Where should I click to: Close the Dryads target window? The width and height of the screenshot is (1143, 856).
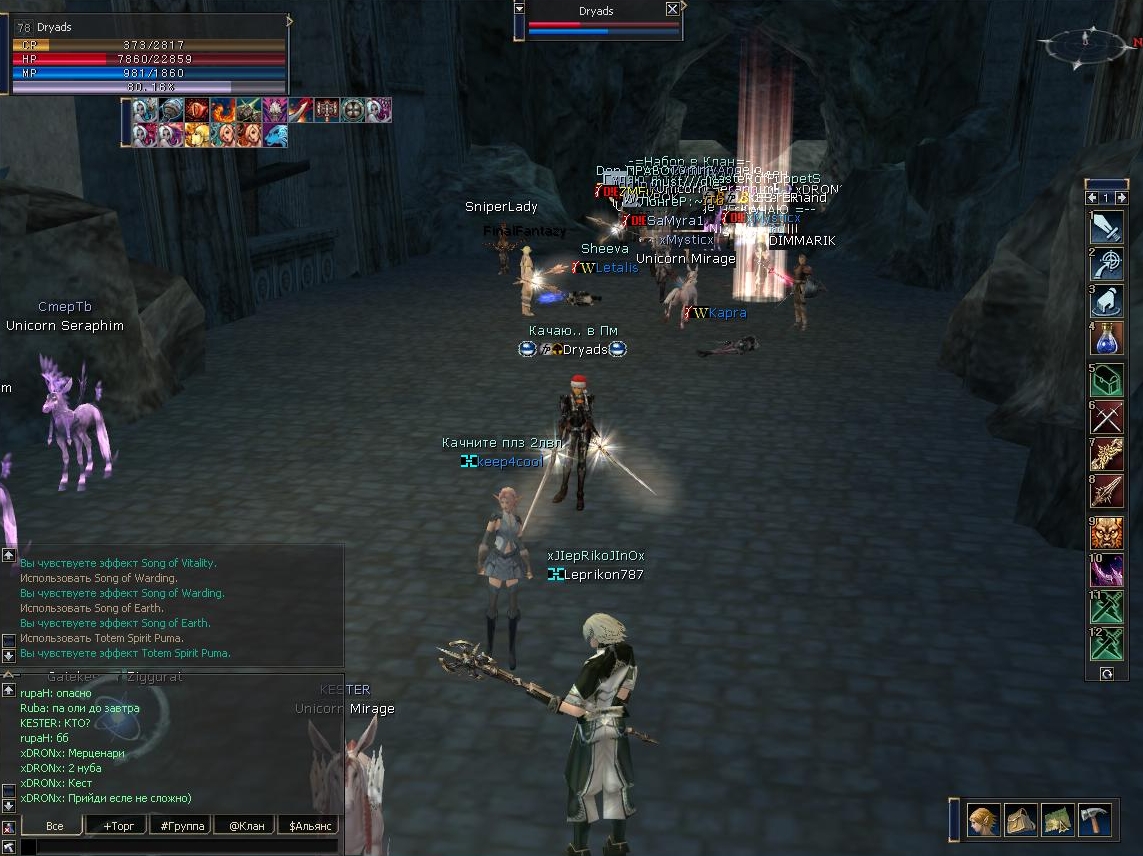(x=672, y=9)
